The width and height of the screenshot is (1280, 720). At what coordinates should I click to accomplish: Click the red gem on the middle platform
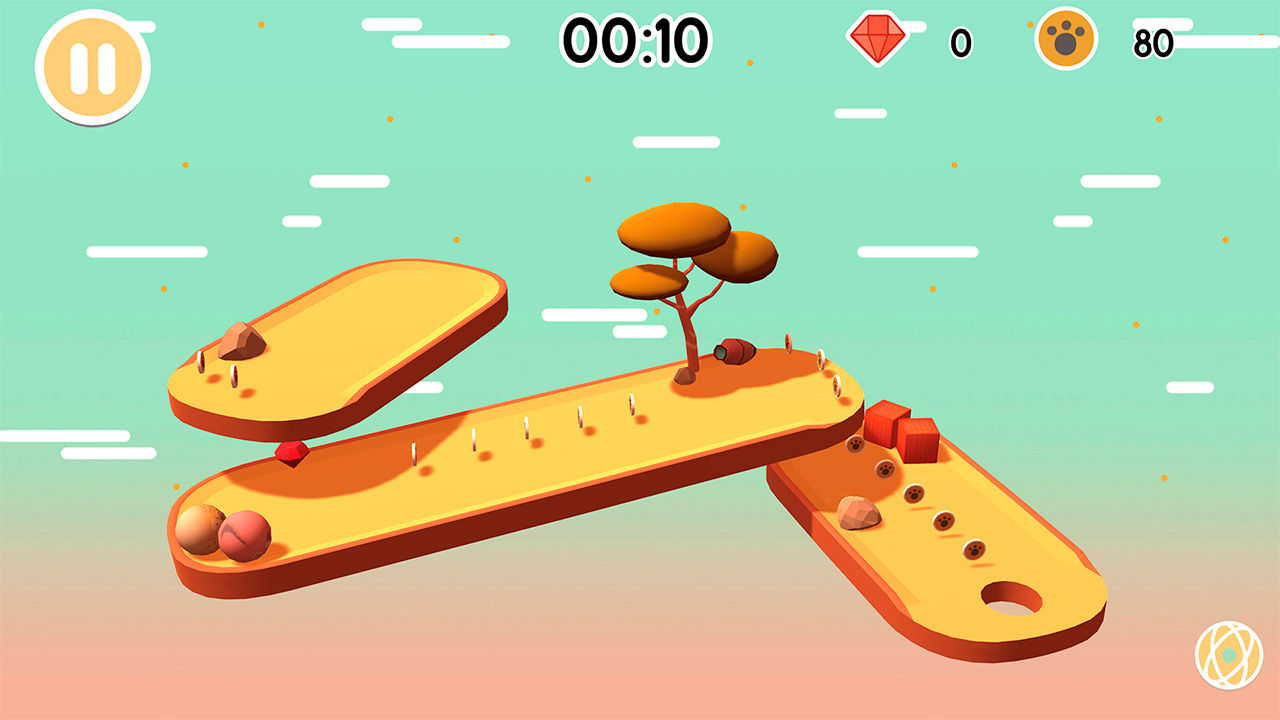(x=290, y=454)
